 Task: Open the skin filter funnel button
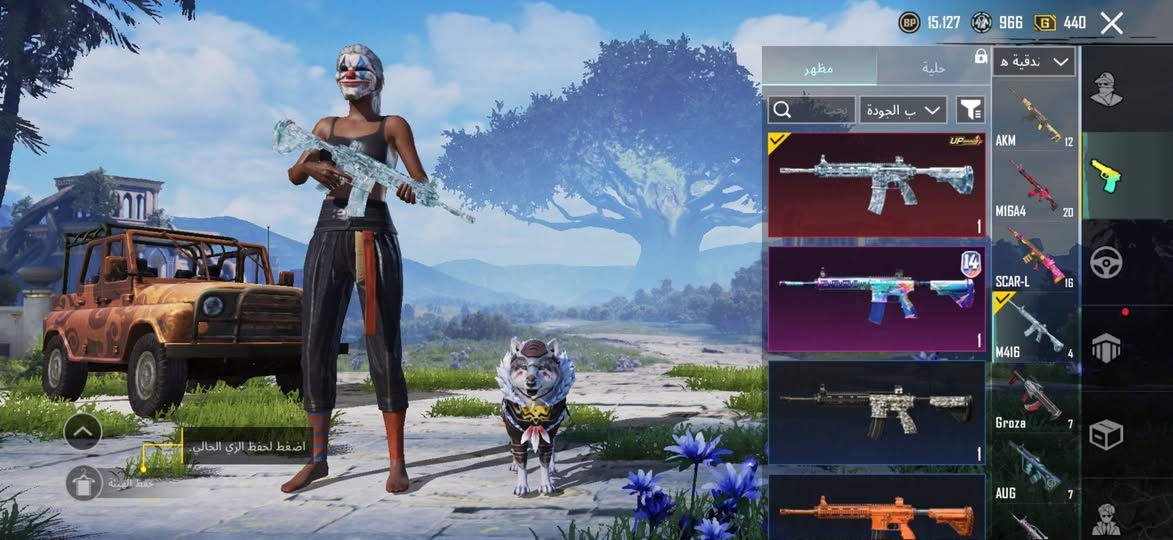tap(970, 109)
